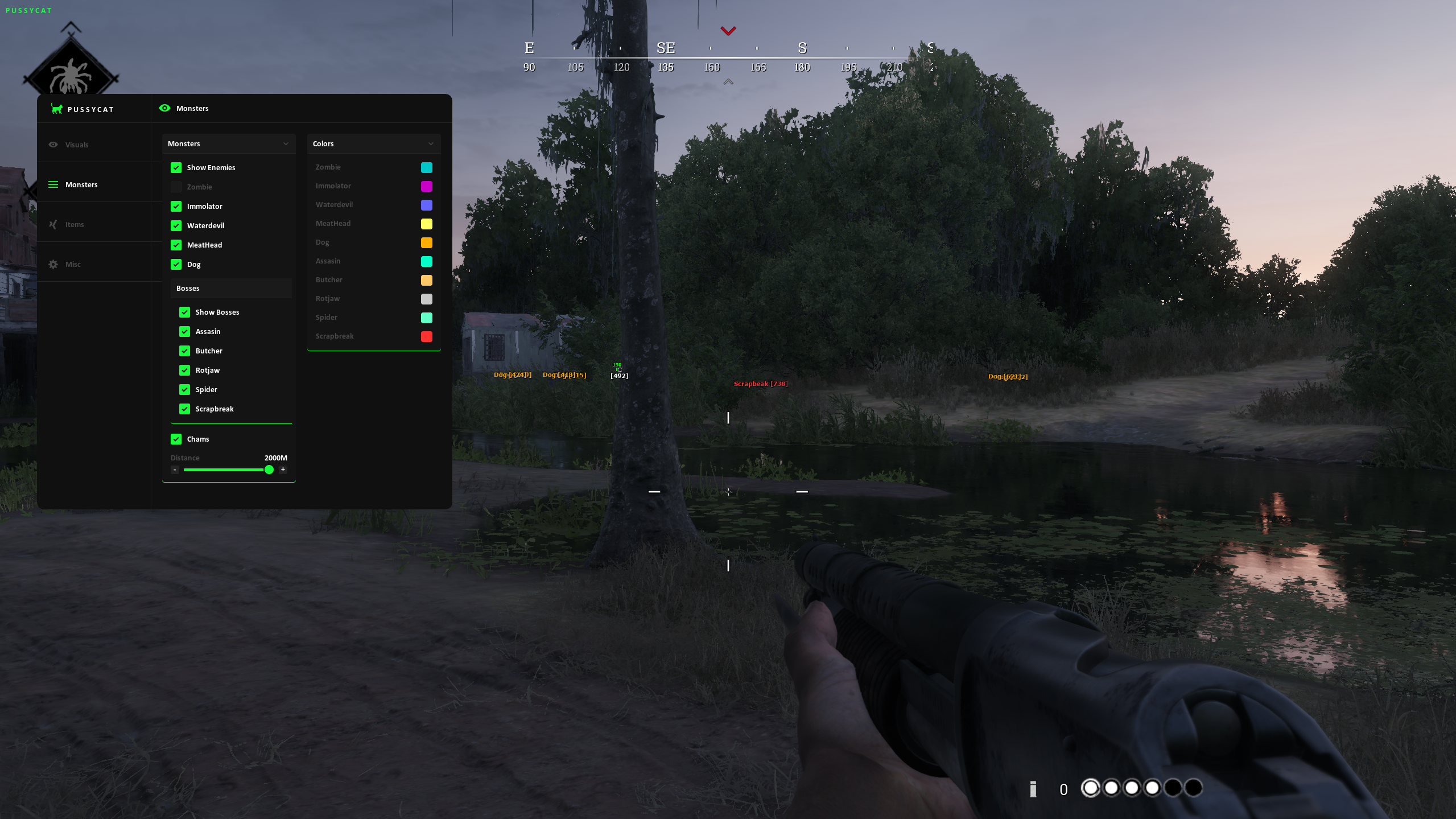Uncheck the Butcher boss option
The width and height of the screenshot is (1456, 819).
[x=184, y=351]
